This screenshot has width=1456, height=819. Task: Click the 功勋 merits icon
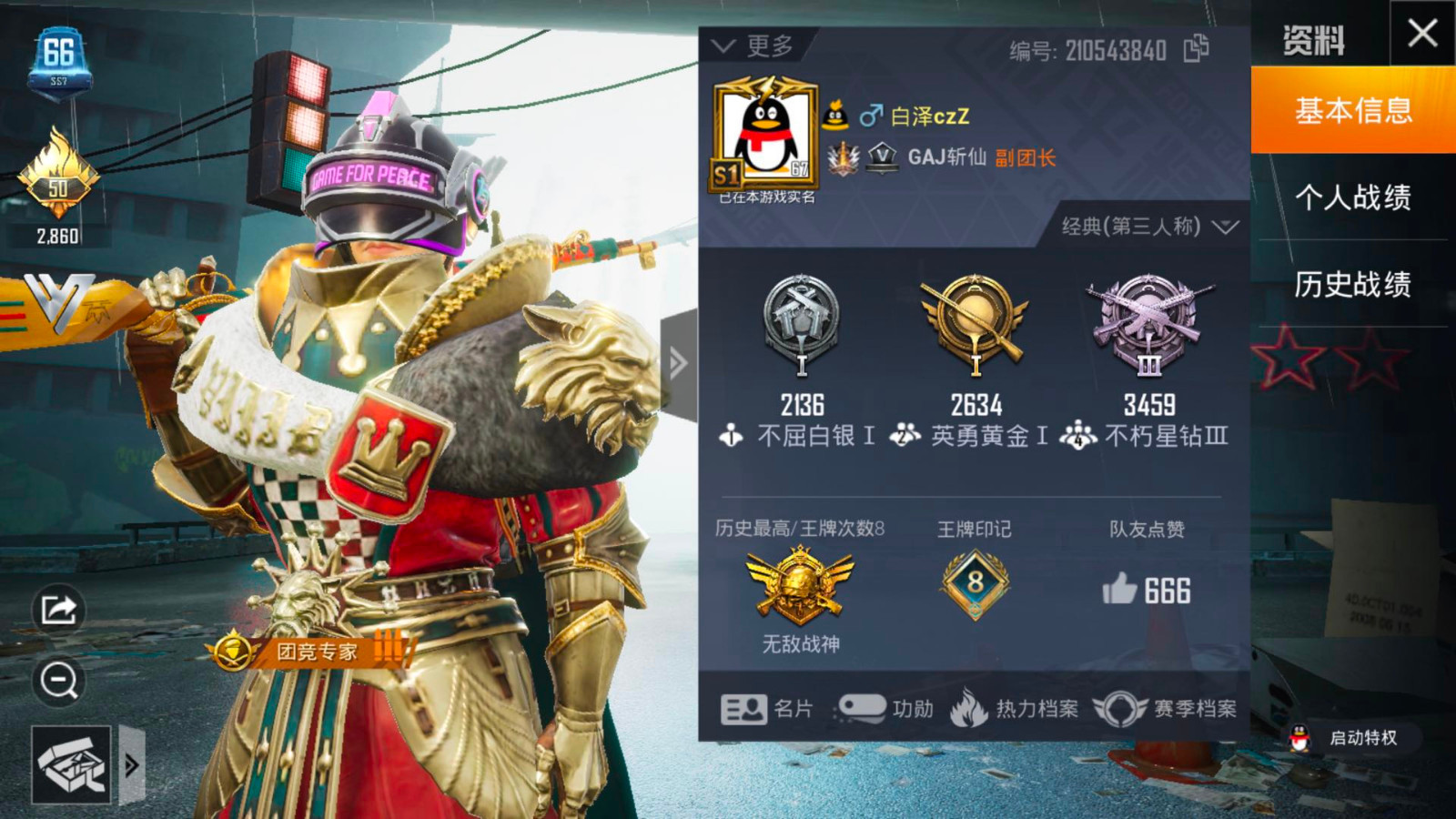point(887,710)
